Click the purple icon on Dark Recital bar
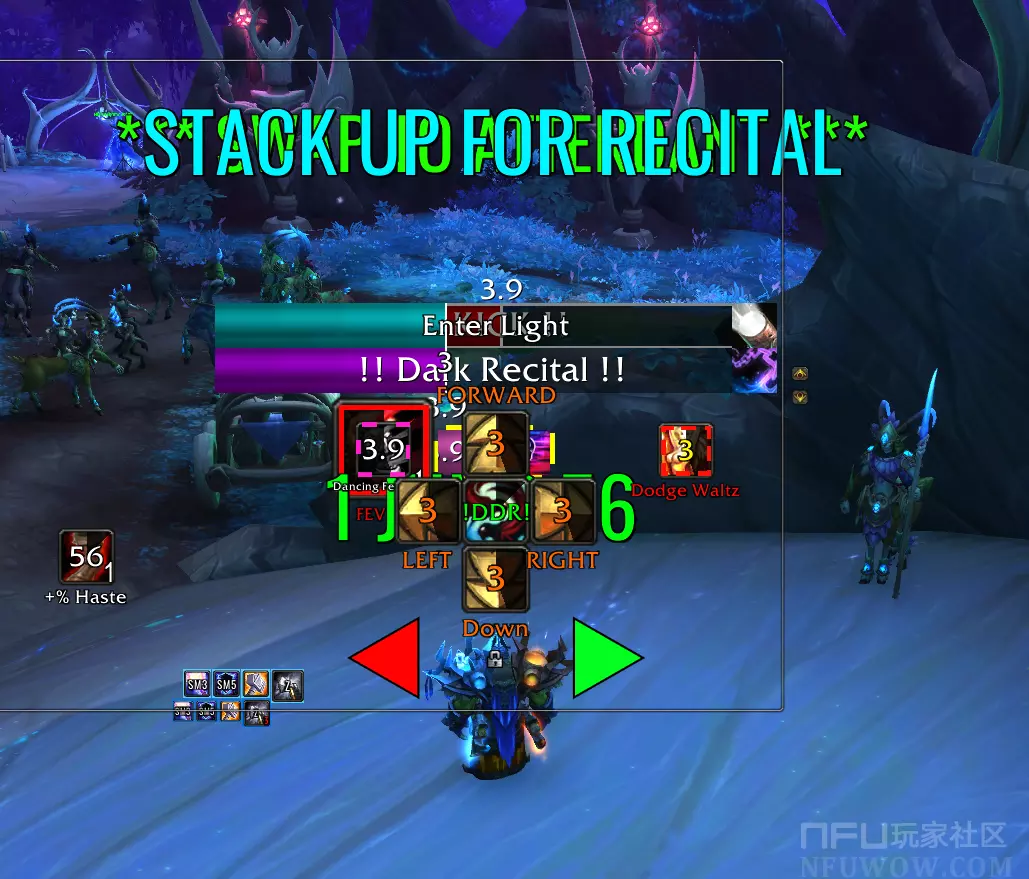This screenshot has height=879, width=1029. click(754, 370)
